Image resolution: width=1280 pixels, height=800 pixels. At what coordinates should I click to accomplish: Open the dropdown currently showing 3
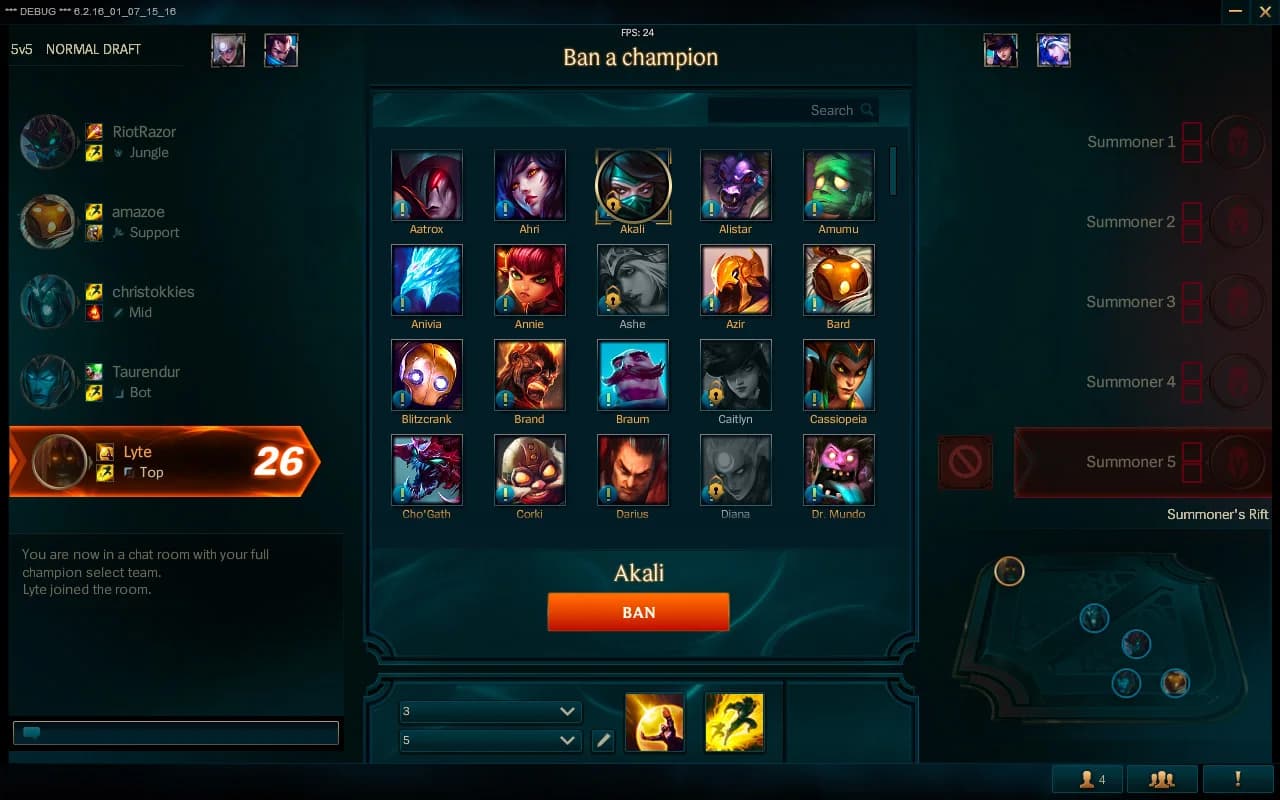(490, 711)
